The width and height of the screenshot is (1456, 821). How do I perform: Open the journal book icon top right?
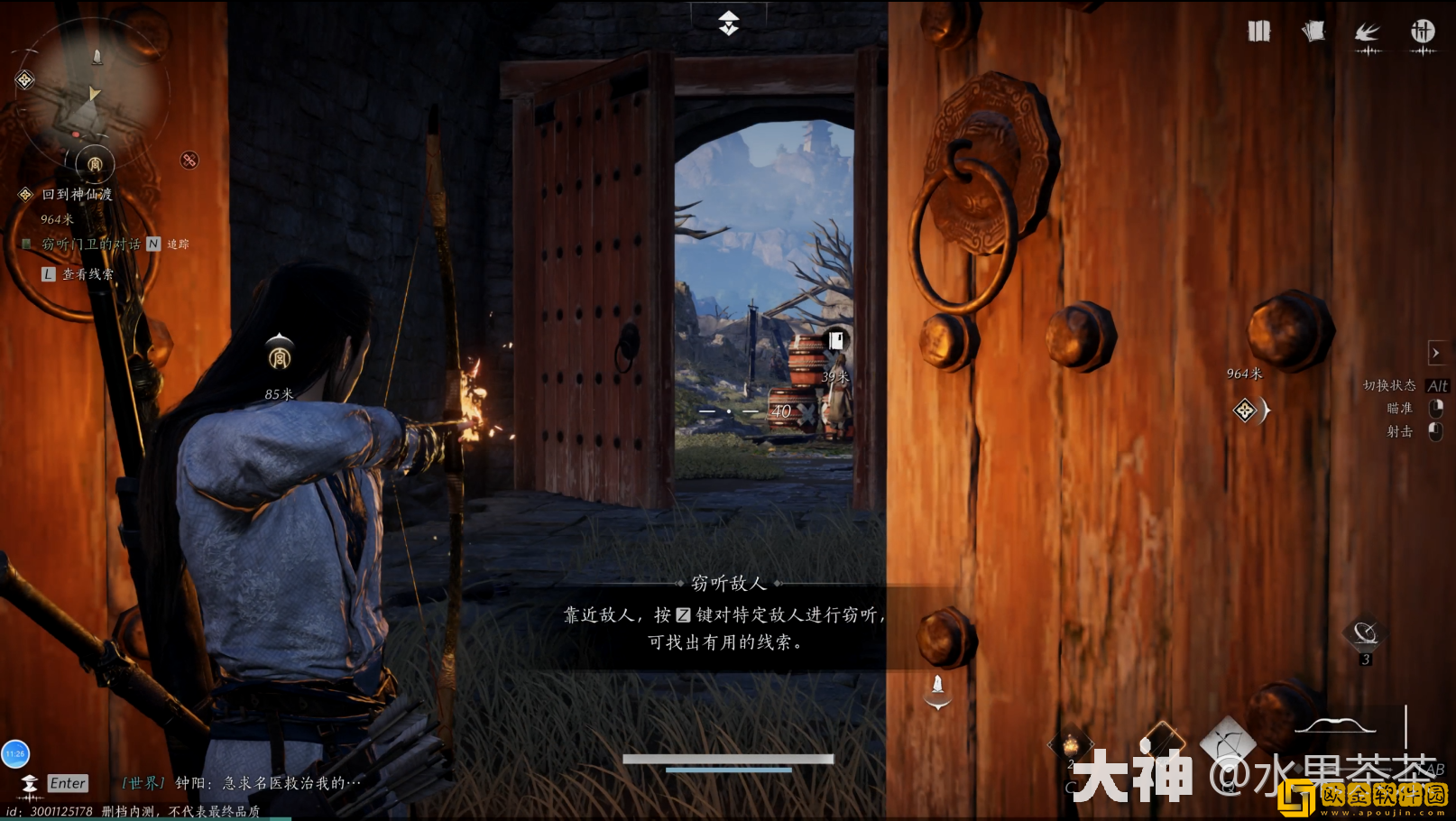(1258, 31)
